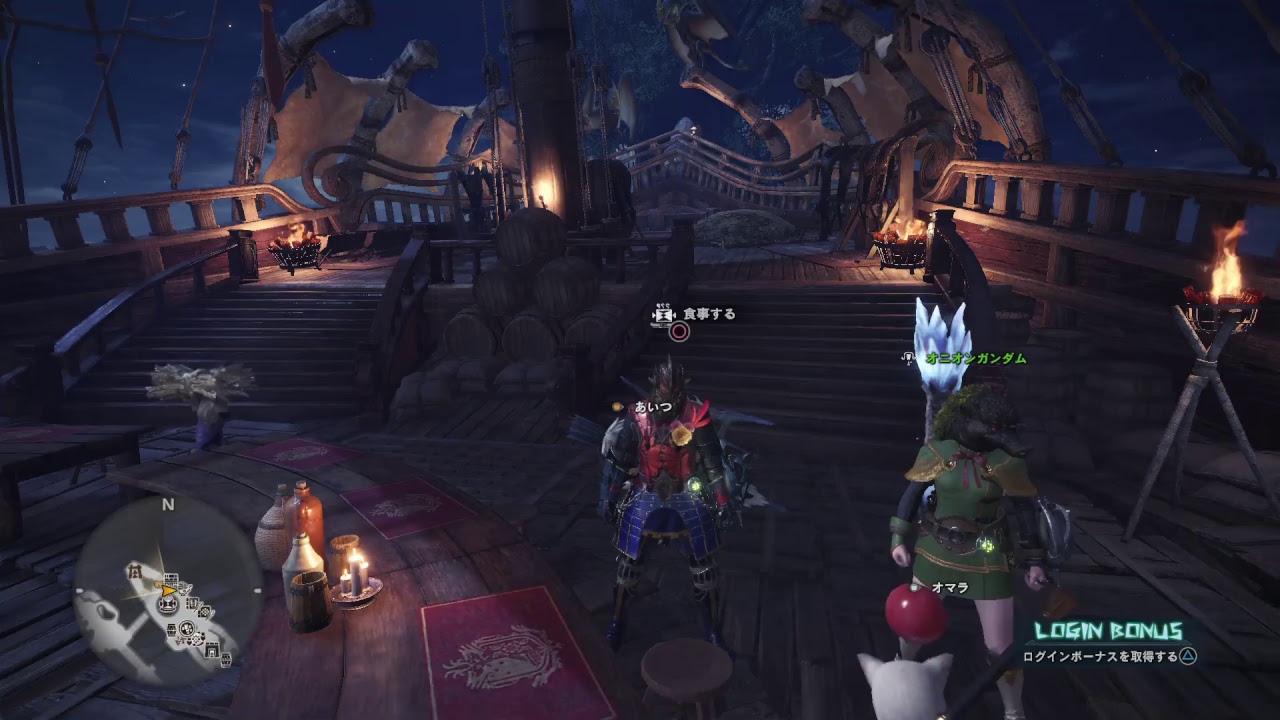This screenshot has width=1280, height=720.
Task: Toggle the N compass marker above the minimap
Action: (167, 503)
